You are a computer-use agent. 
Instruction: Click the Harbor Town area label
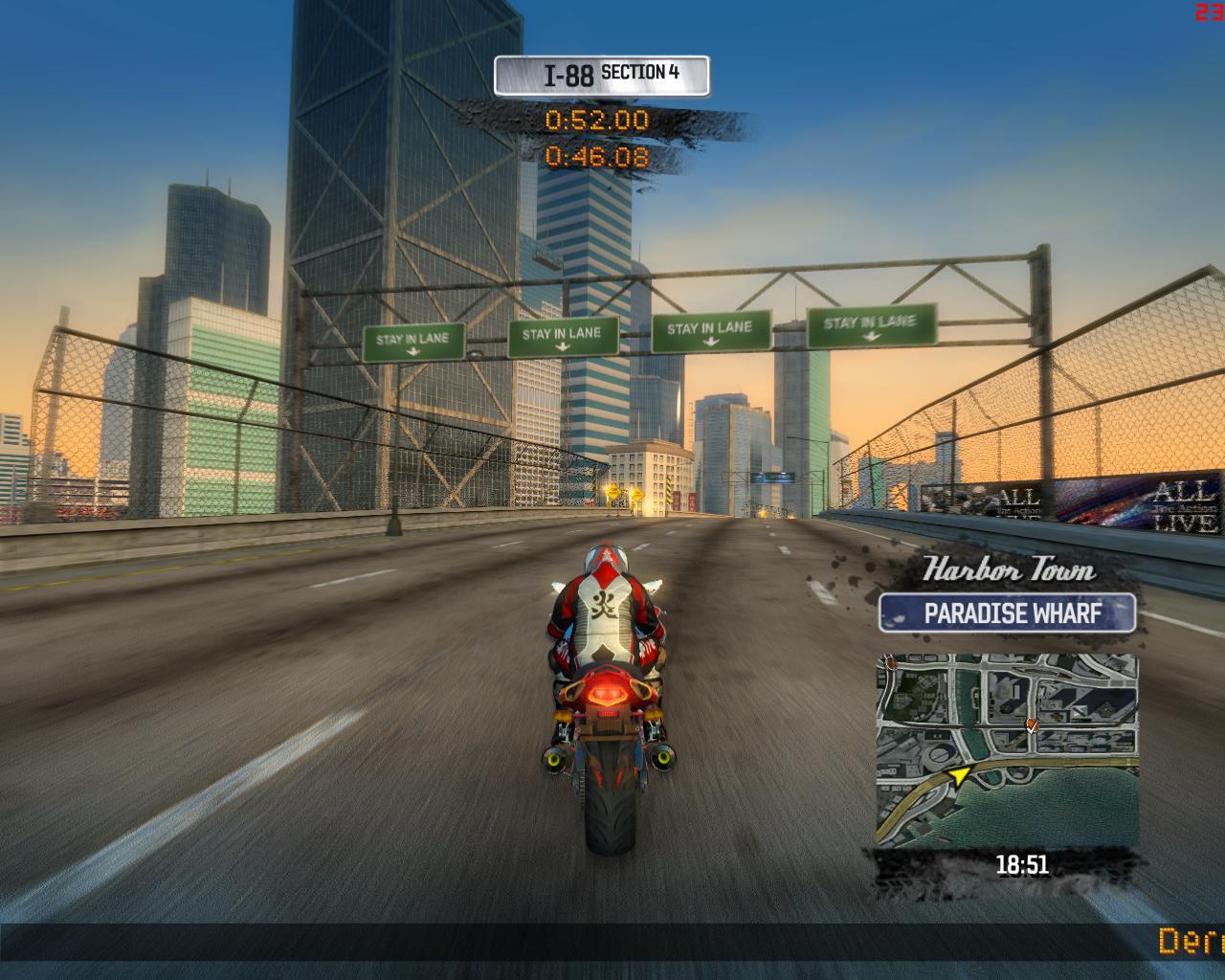[x=1010, y=572]
